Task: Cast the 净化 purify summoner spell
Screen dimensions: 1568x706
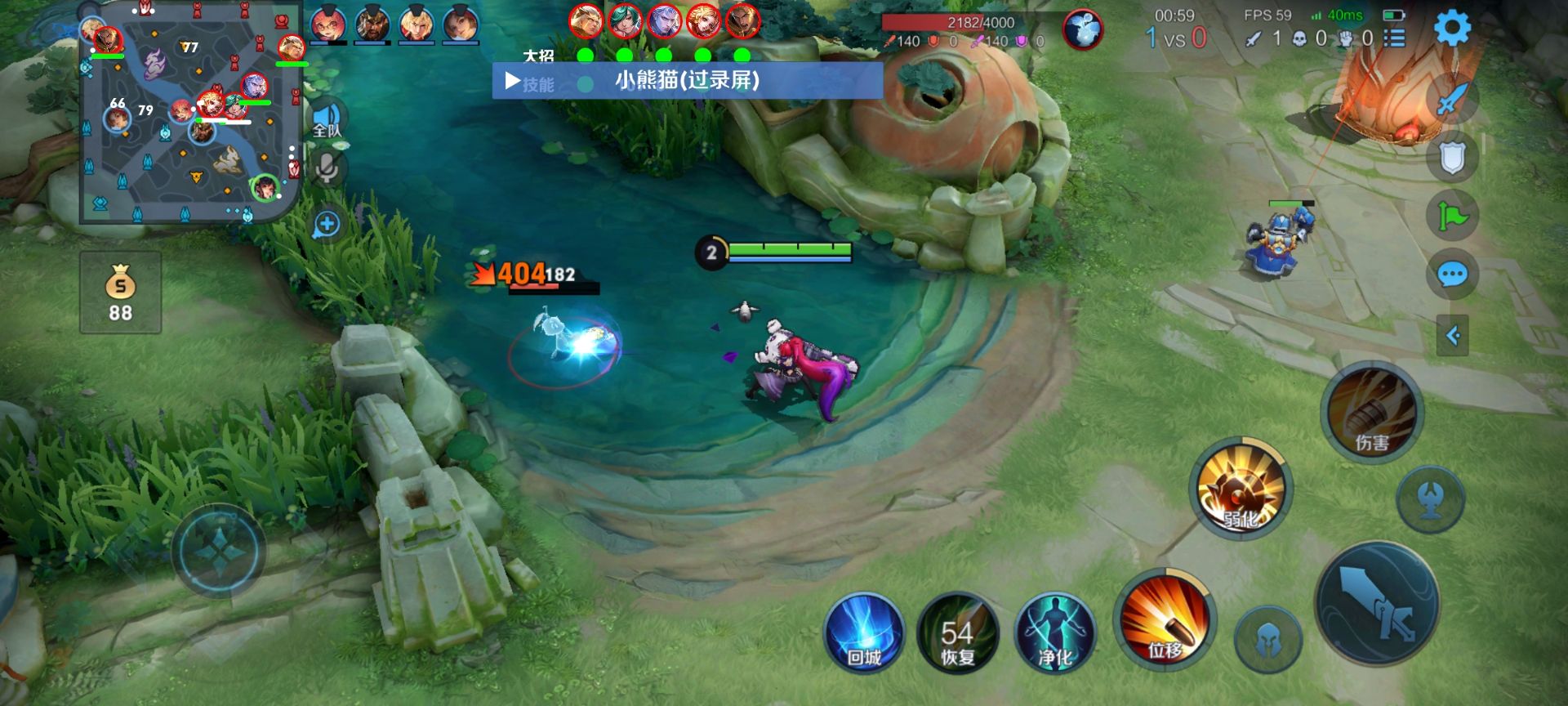Action: click(1054, 633)
